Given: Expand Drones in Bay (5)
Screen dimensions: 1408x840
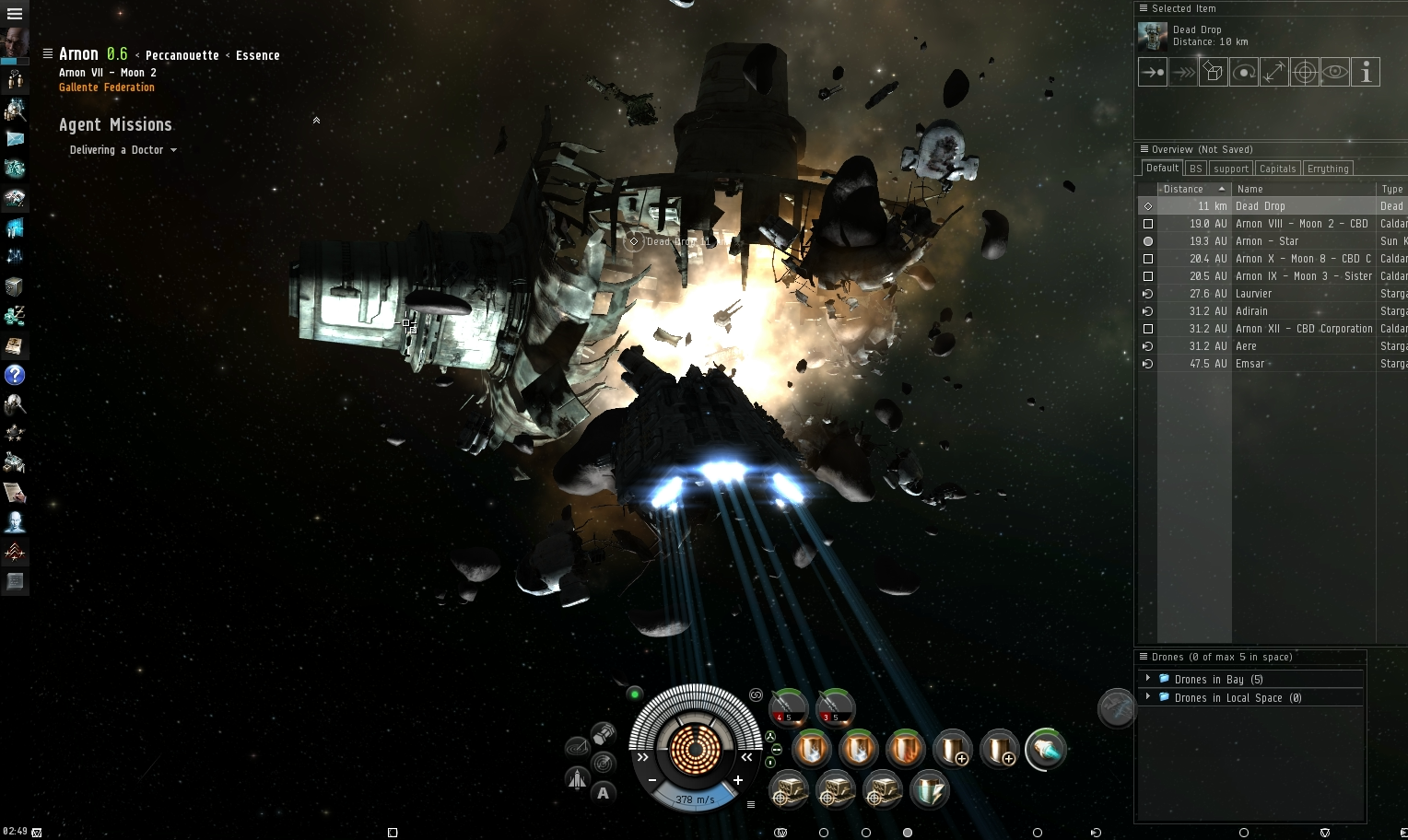Looking at the screenshot, I should 1147,678.
